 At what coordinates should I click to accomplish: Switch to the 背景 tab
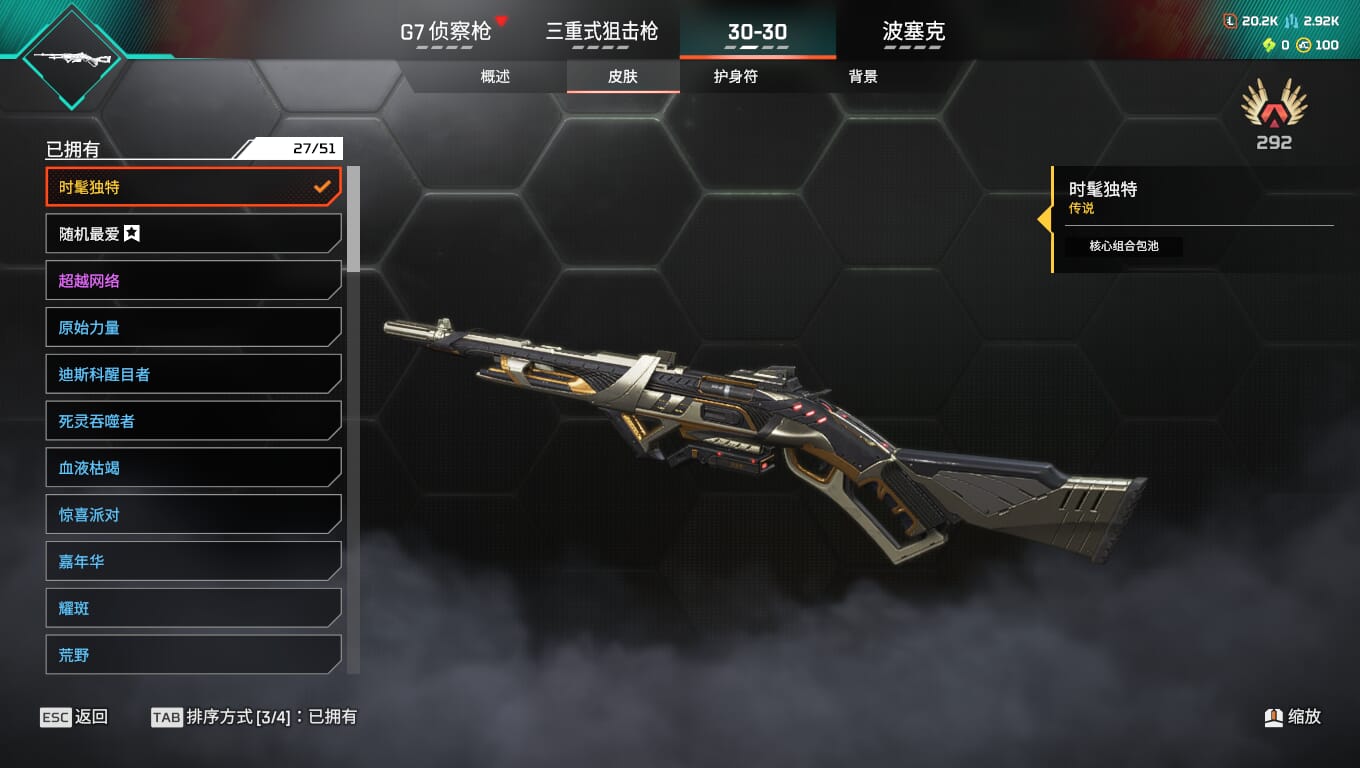point(862,77)
